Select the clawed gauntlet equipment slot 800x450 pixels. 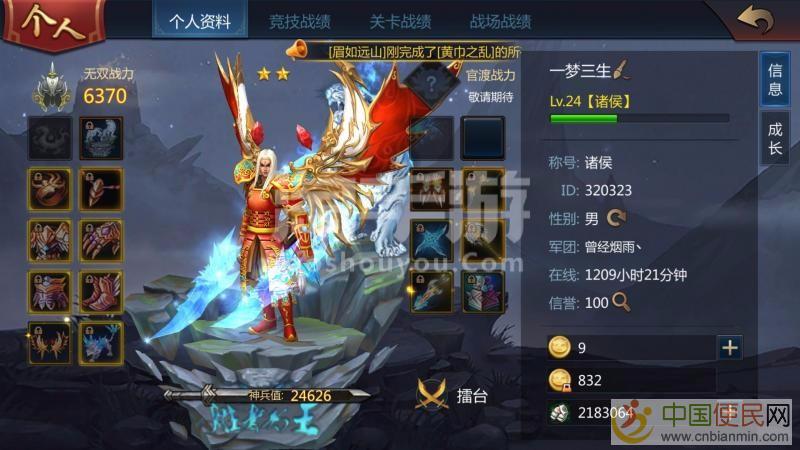101,240
